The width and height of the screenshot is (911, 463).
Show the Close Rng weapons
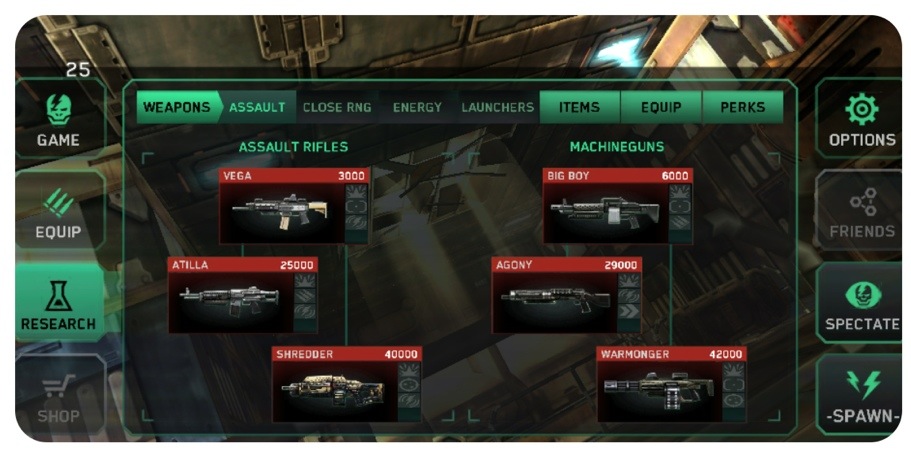(x=337, y=107)
